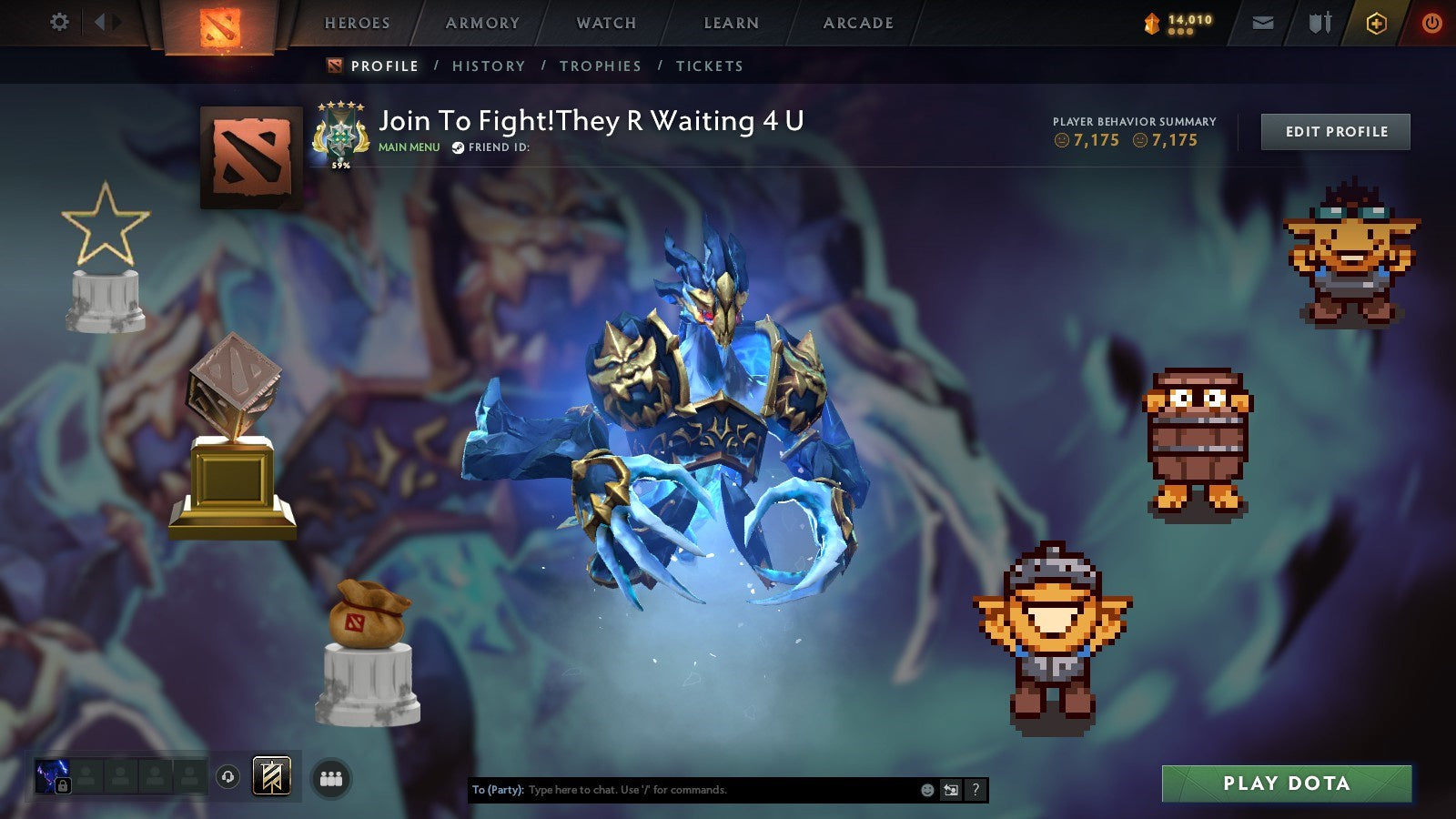Click the rank medal progress emblem showing 59%
The image size is (1456, 819).
click(342, 135)
